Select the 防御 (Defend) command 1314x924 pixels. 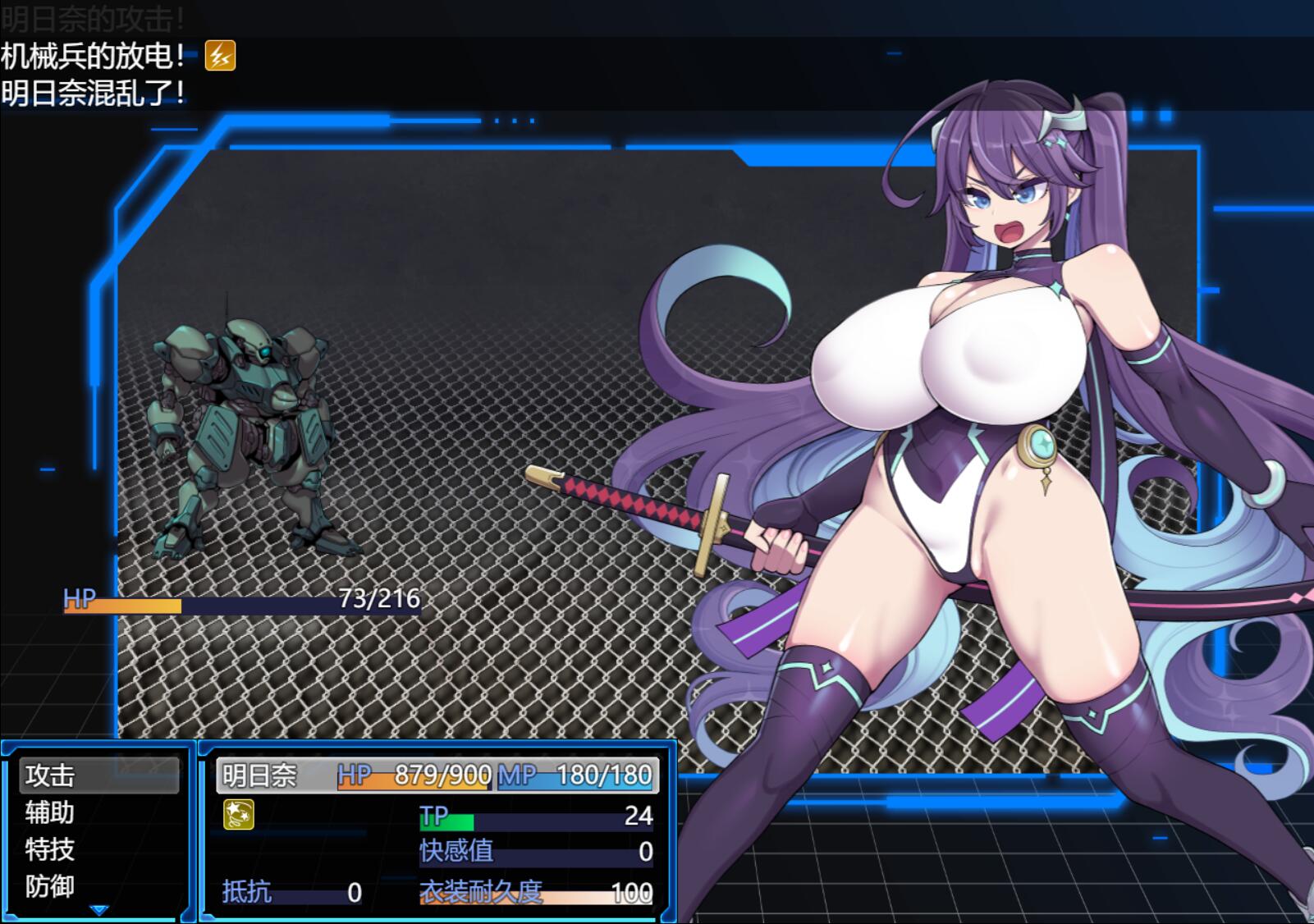[98, 886]
